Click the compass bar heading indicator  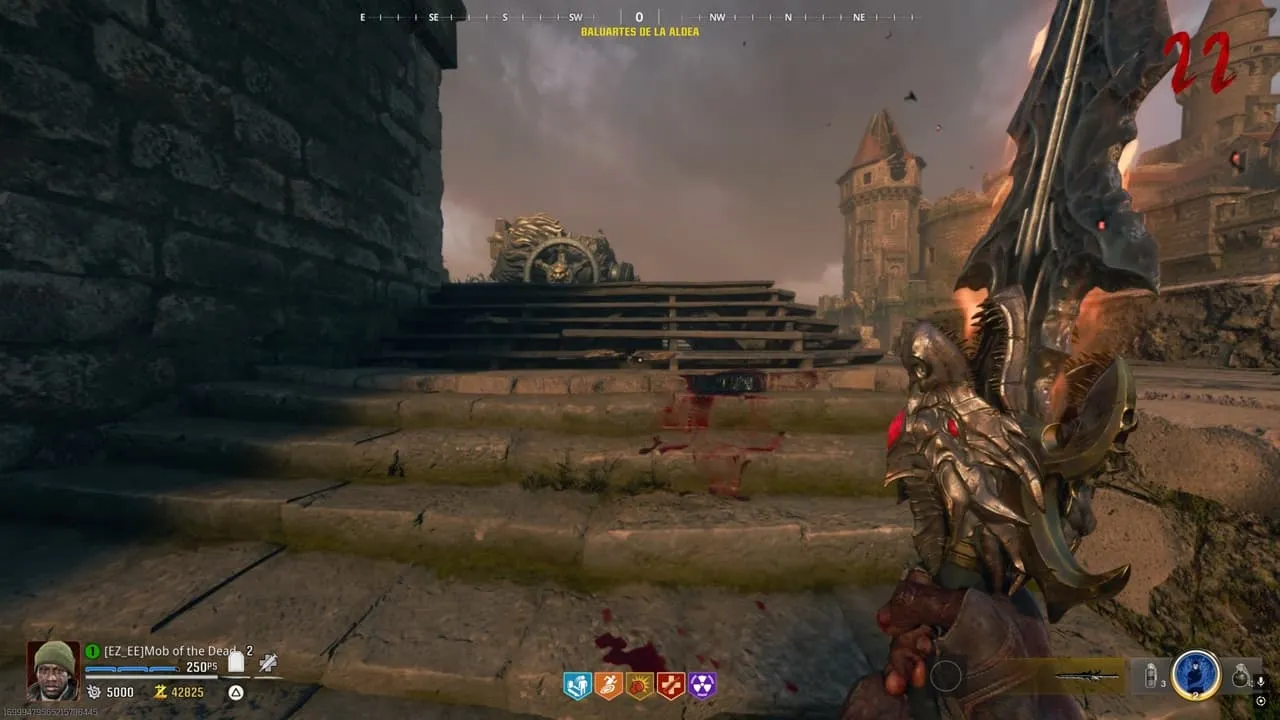pos(639,17)
